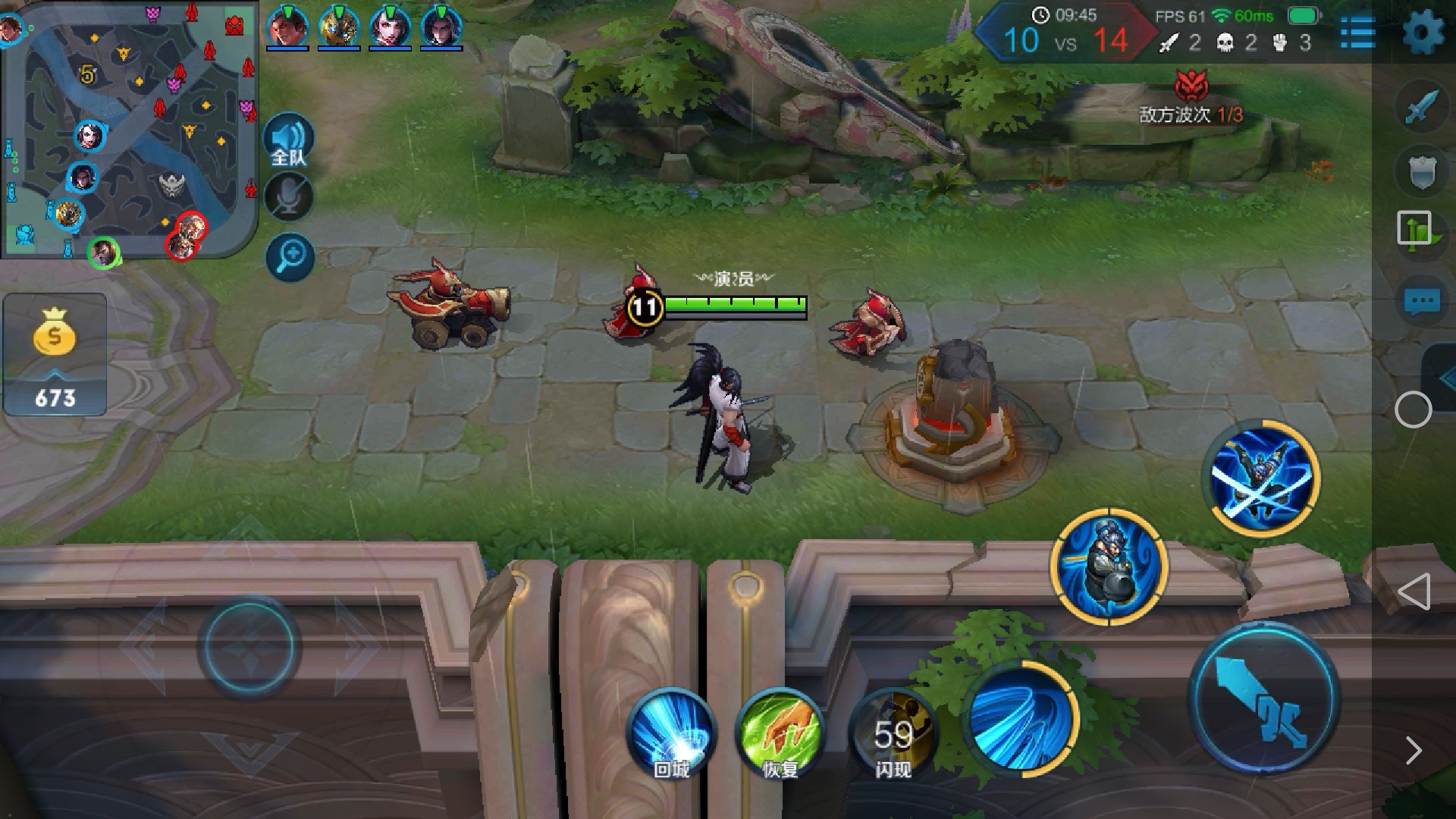Screen dimensions: 1456x819
Task: Toggle the muted microphone button
Action: tap(289, 197)
